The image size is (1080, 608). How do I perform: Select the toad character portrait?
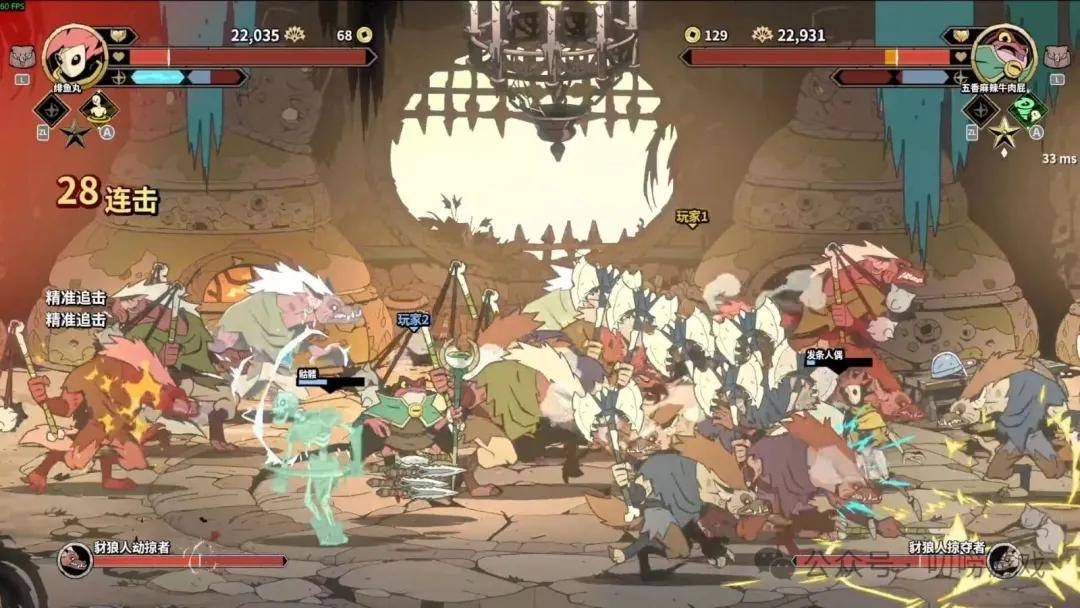[x=1003, y=55]
